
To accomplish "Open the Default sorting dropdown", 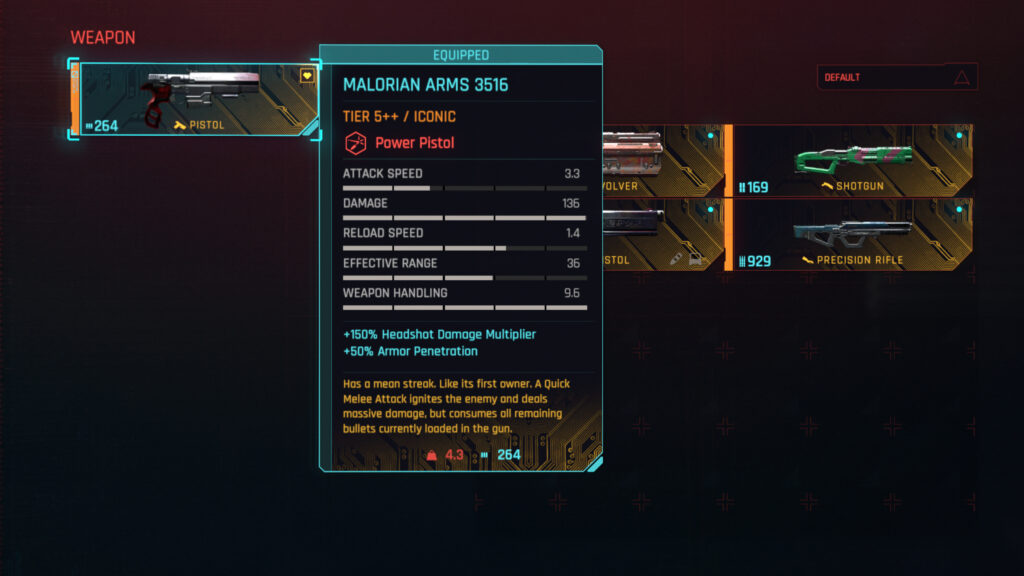I will pyautogui.click(x=896, y=78).
